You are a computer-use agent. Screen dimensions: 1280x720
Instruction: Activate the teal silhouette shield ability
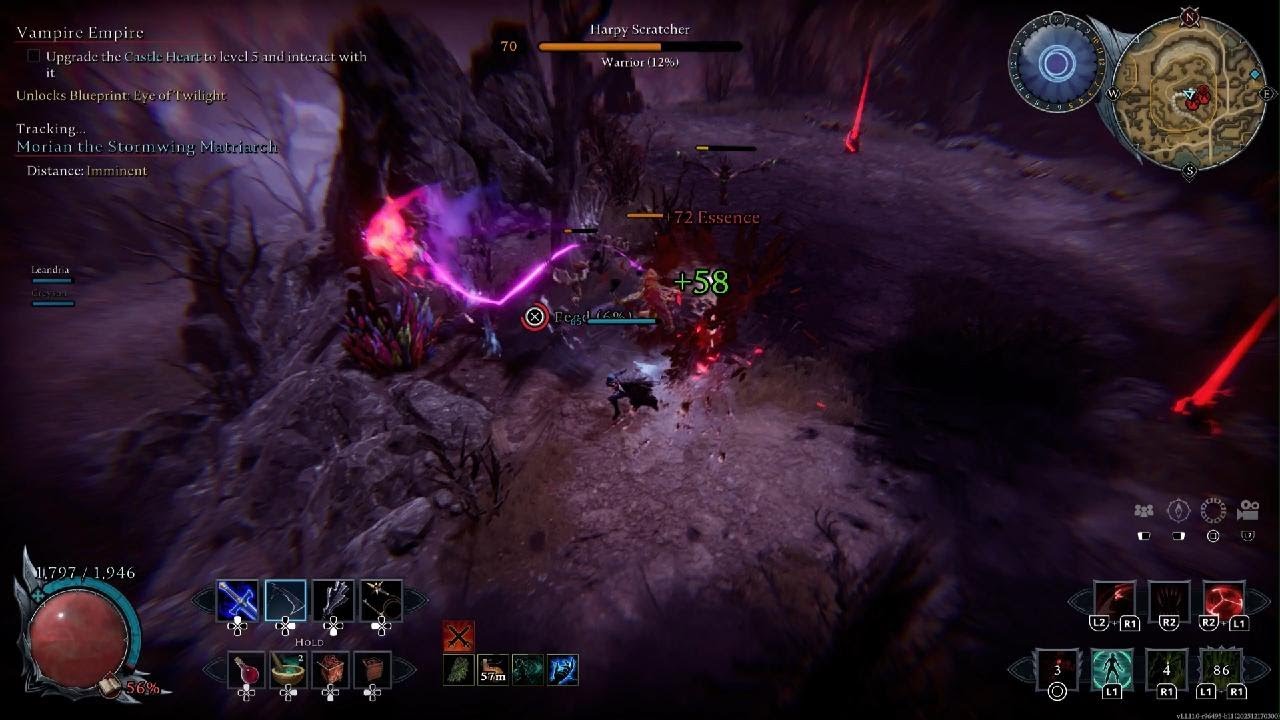[1112, 669]
